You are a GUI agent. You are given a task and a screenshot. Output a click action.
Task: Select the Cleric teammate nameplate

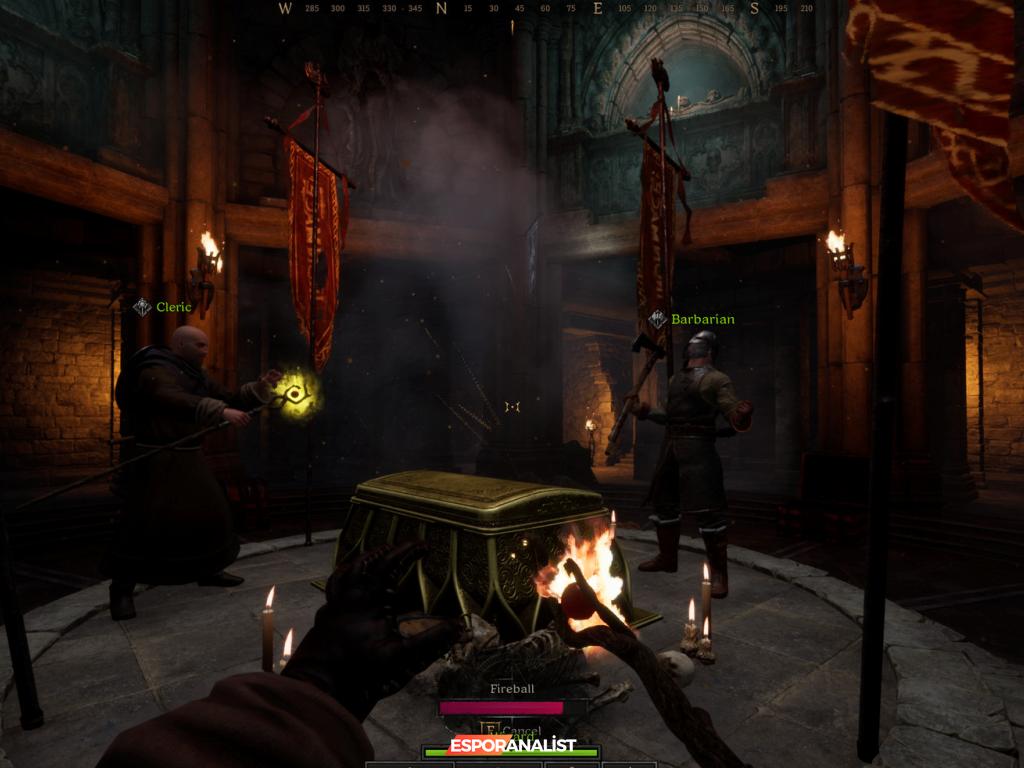(163, 307)
